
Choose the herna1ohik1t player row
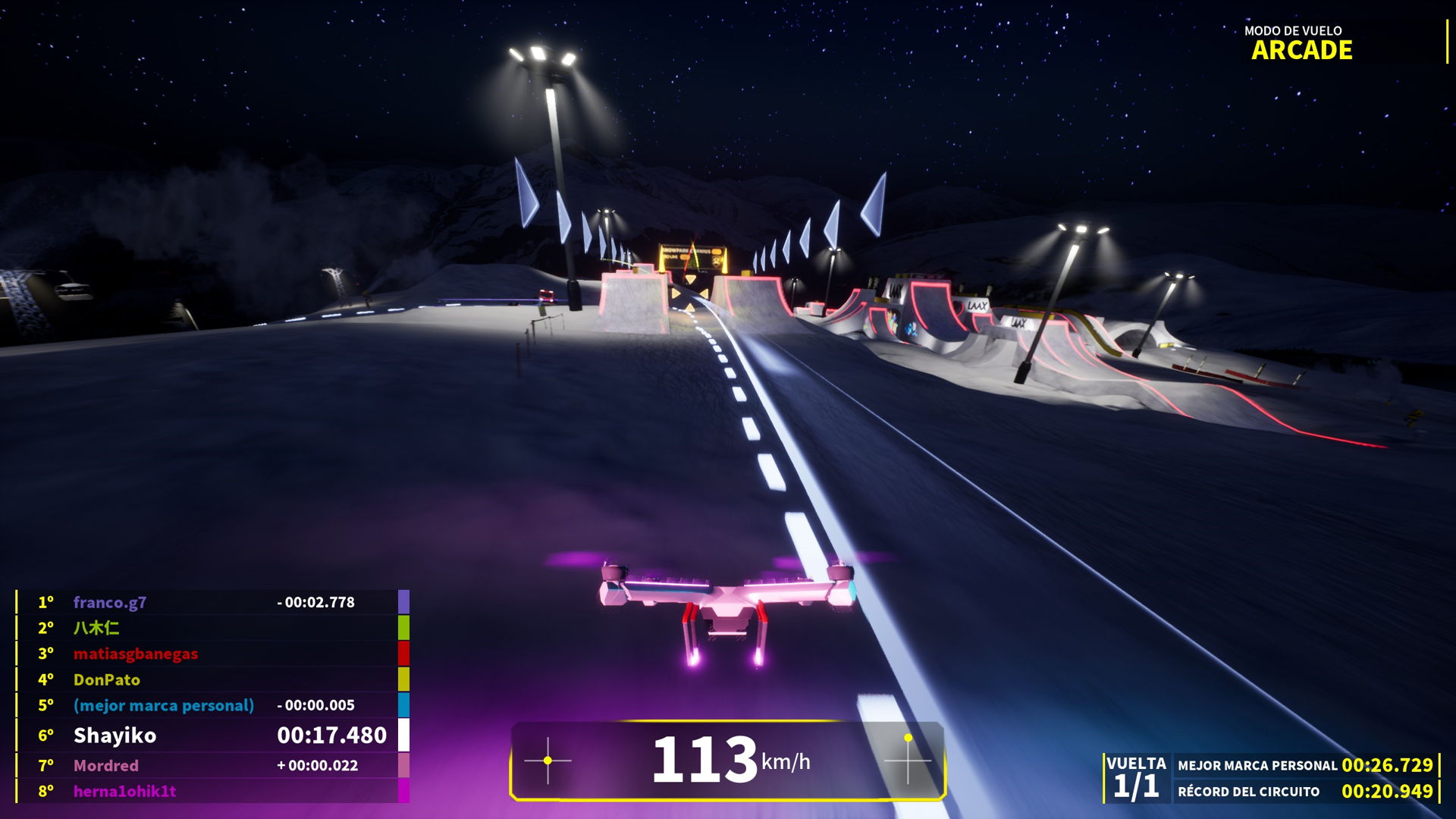[x=125, y=791]
